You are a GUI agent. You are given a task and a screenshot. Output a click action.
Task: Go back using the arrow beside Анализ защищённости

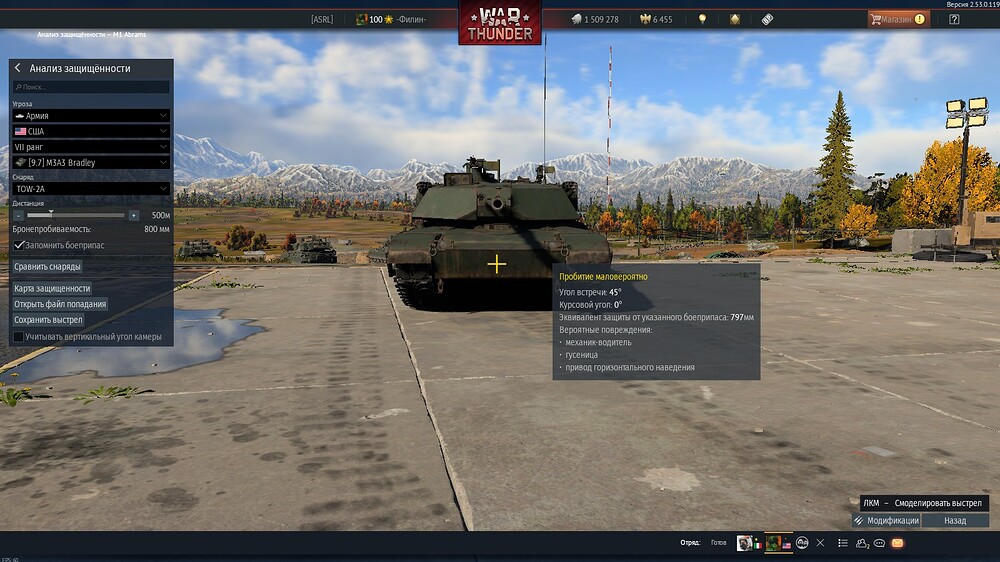(18, 68)
